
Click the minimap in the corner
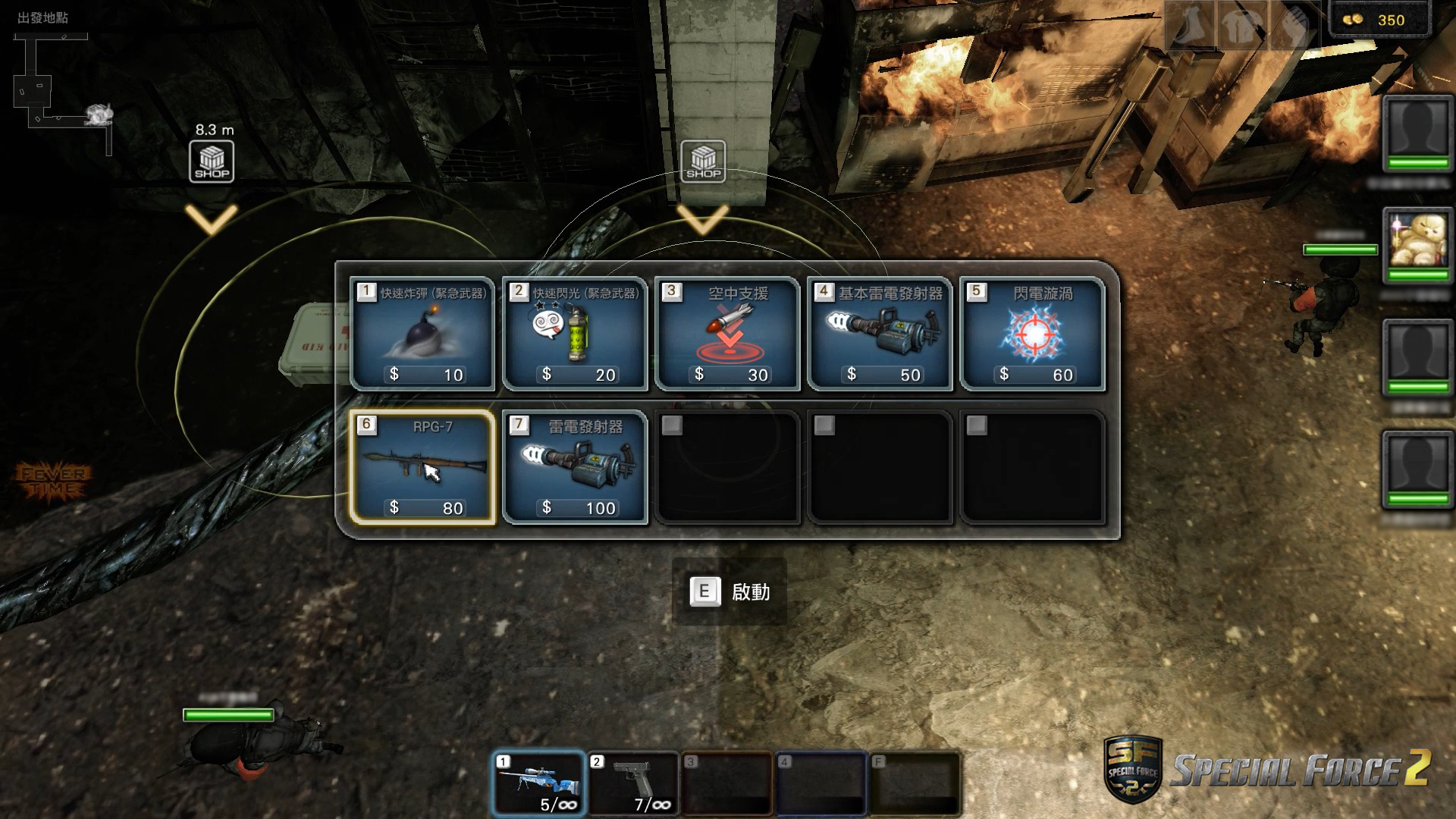pos(62,91)
